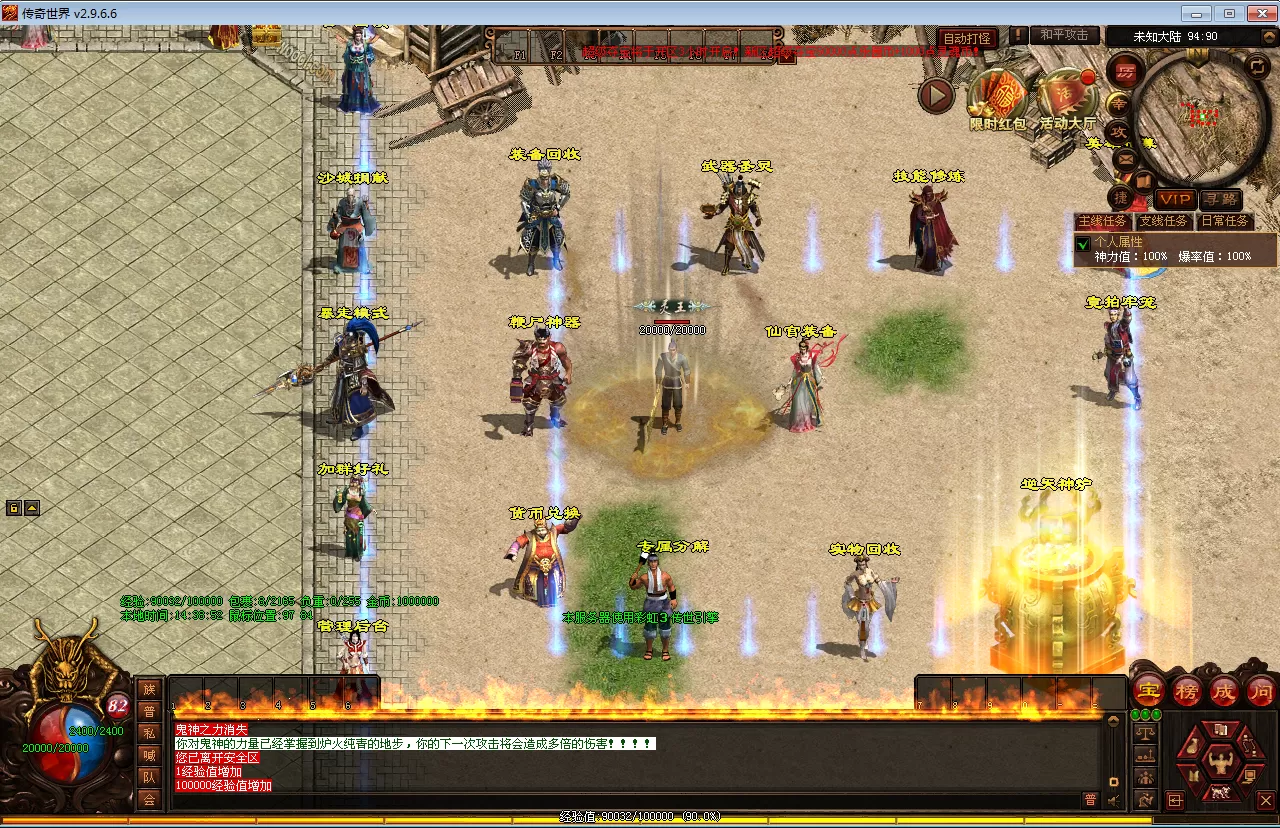Select the 私 private chat channel
Screen dimensions: 1280x828
(149, 732)
